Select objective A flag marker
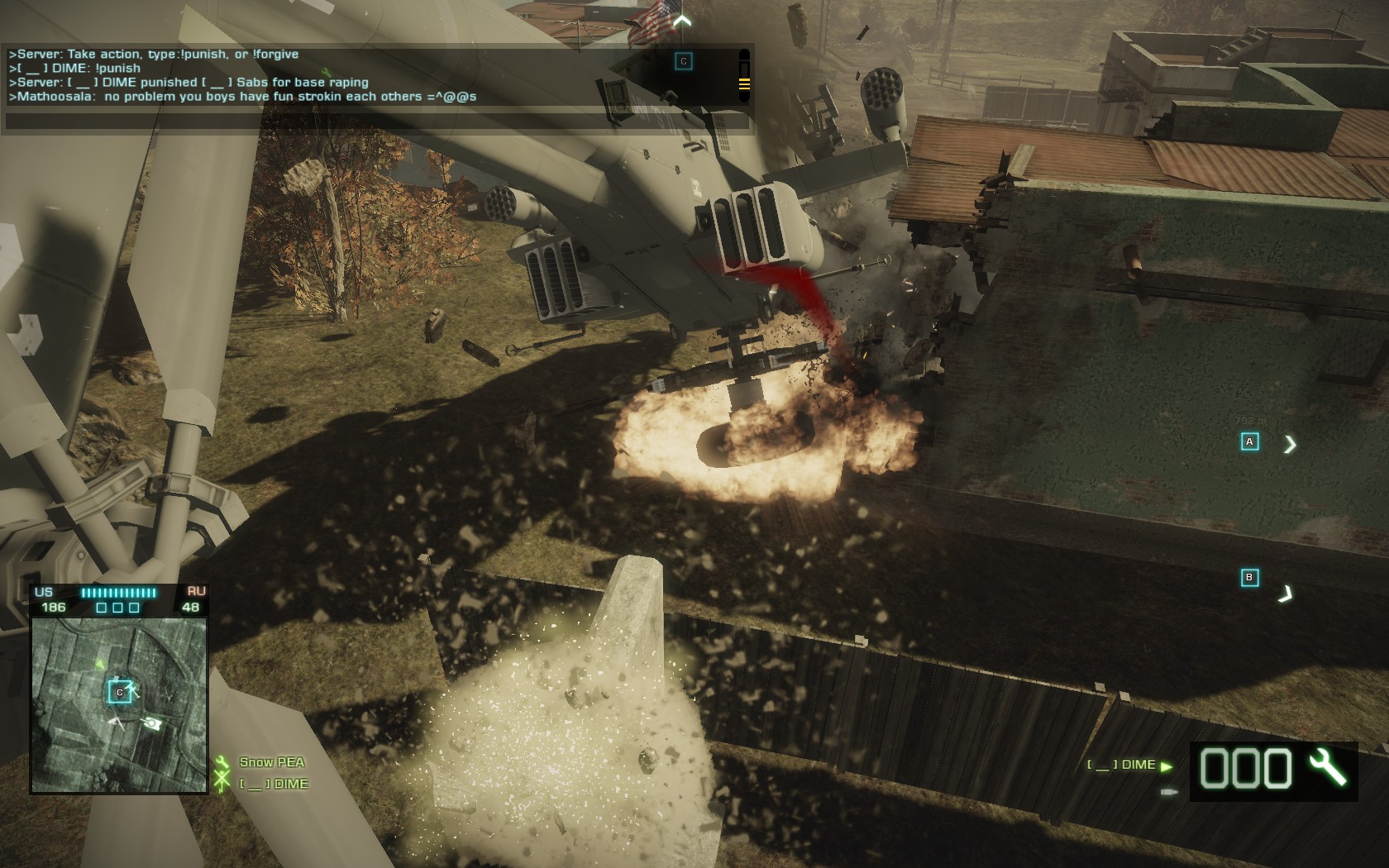The width and height of the screenshot is (1389, 868). click(x=1249, y=441)
